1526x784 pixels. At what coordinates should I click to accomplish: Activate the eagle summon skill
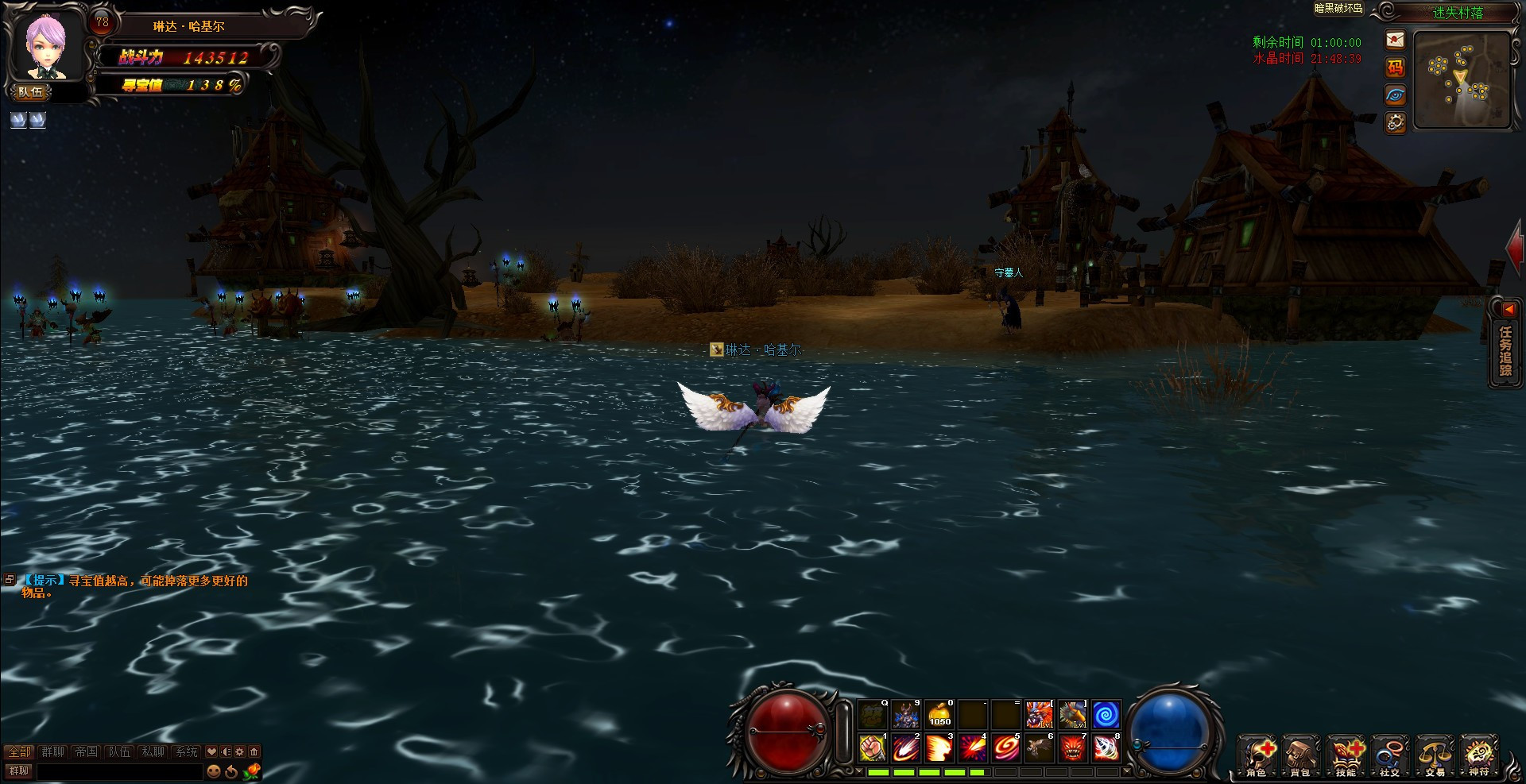pos(1039,747)
